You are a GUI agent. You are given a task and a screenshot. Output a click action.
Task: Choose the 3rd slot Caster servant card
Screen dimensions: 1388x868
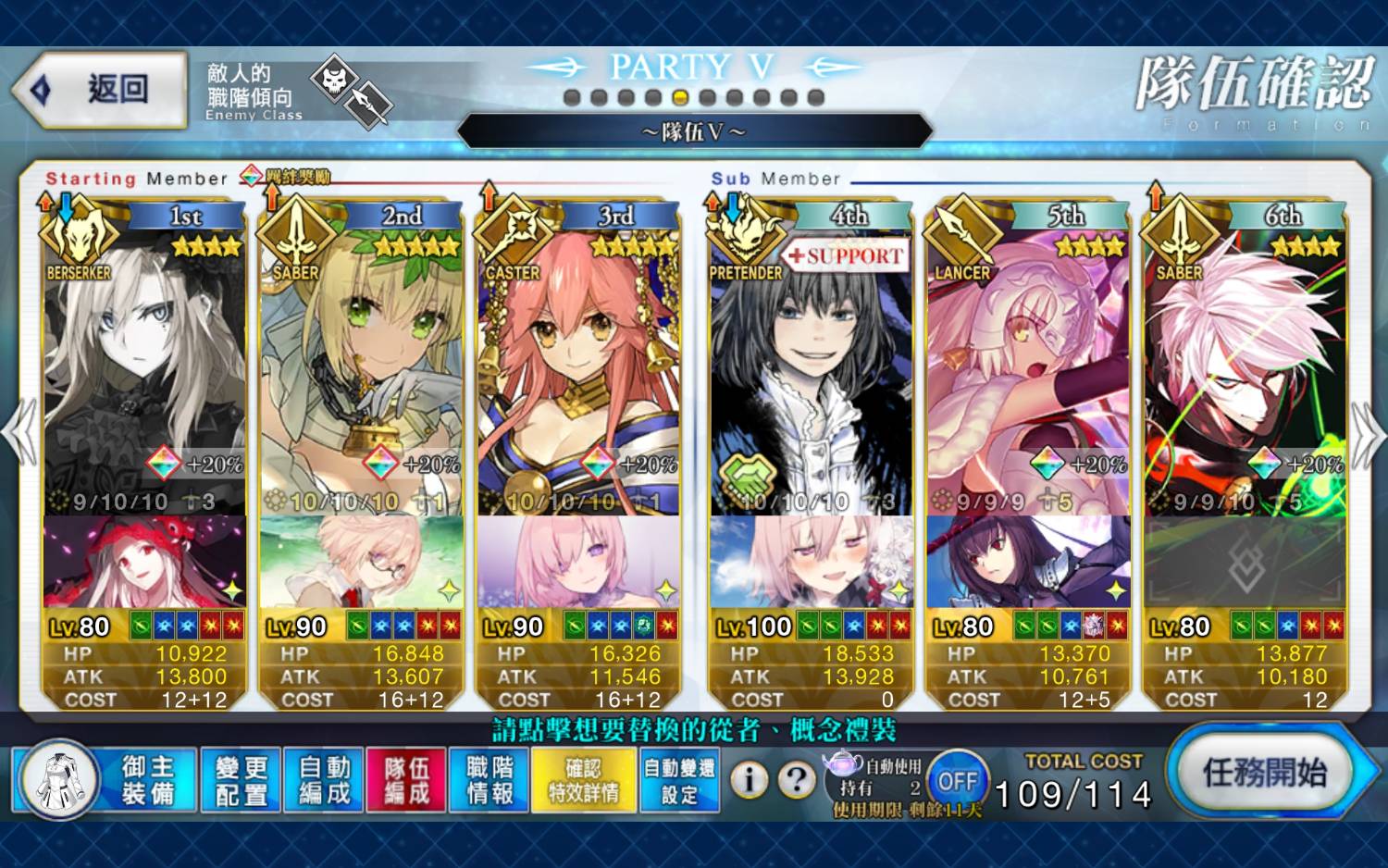point(578,370)
